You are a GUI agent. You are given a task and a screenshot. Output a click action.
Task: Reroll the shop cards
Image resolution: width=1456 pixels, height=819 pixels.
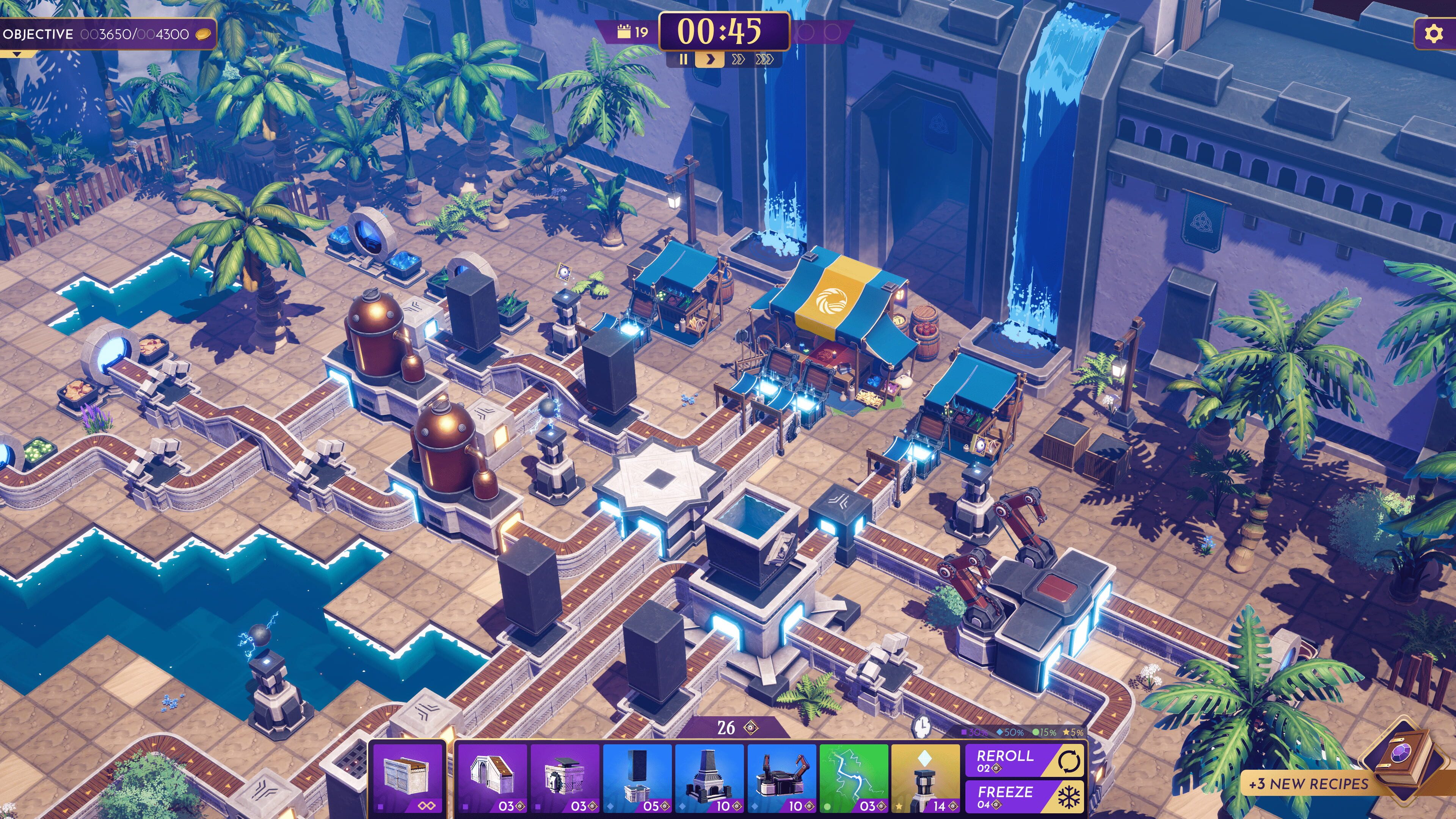tap(1024, 760)
